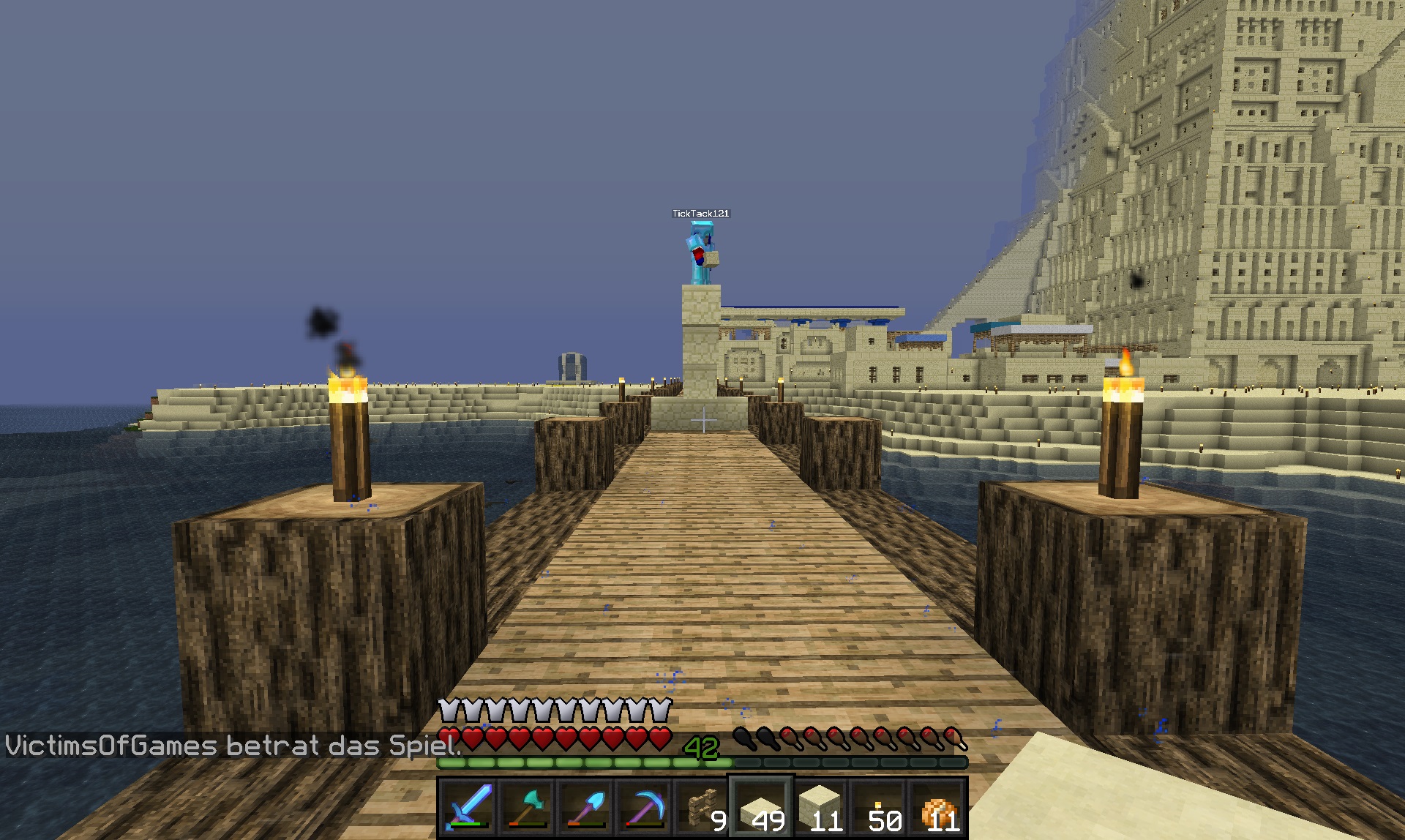Choose the orange food item slot

pos(937,807)
